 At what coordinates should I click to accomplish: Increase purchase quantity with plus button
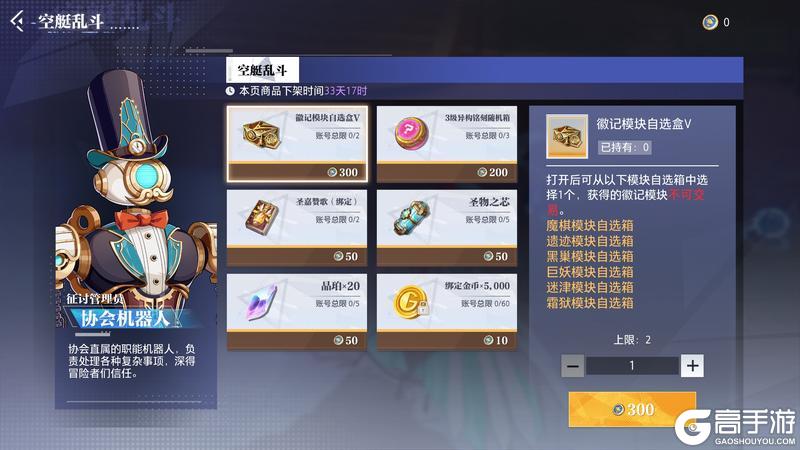(x=692, y=366)
